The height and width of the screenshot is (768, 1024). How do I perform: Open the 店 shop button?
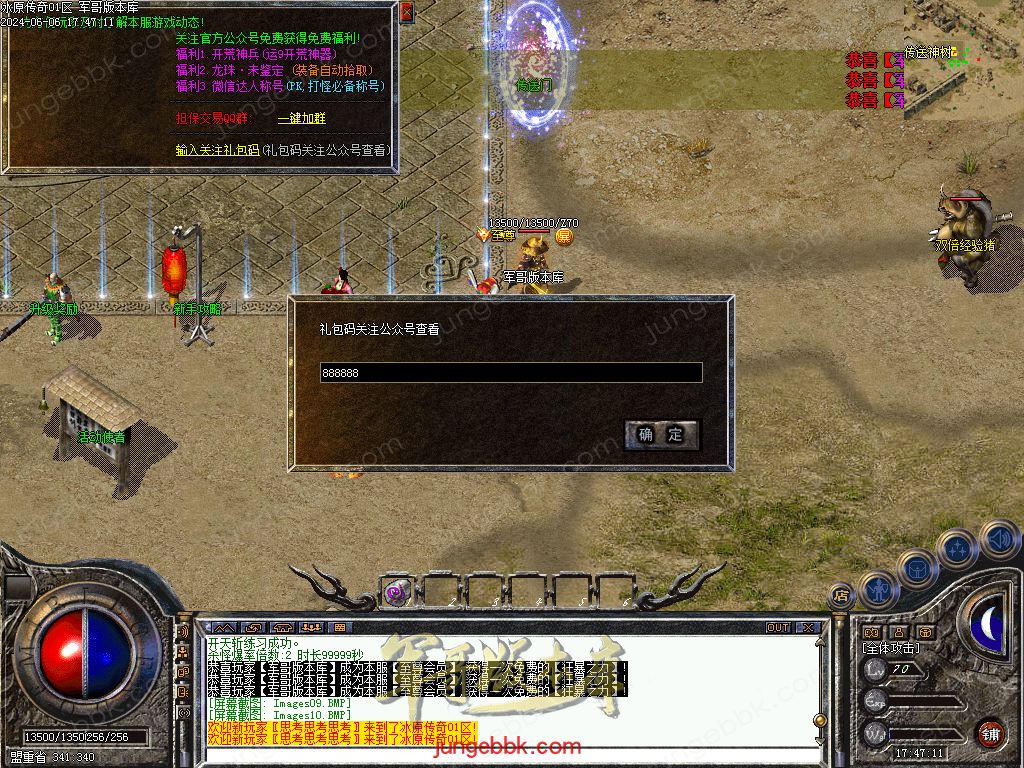(841, 594)
